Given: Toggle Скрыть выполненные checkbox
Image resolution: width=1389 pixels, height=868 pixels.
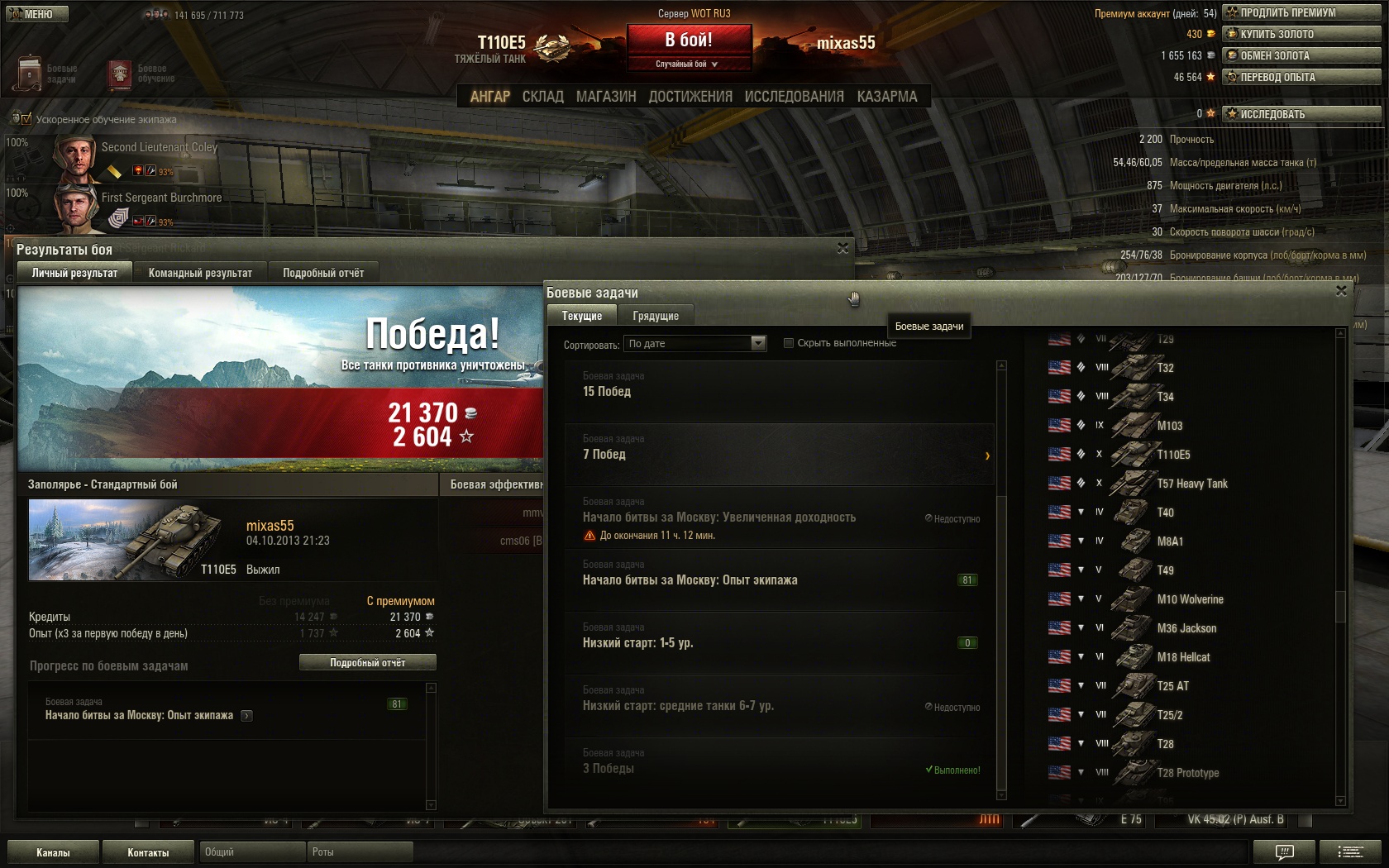Looking at the screenshot, I should click(x=789, y=343).
